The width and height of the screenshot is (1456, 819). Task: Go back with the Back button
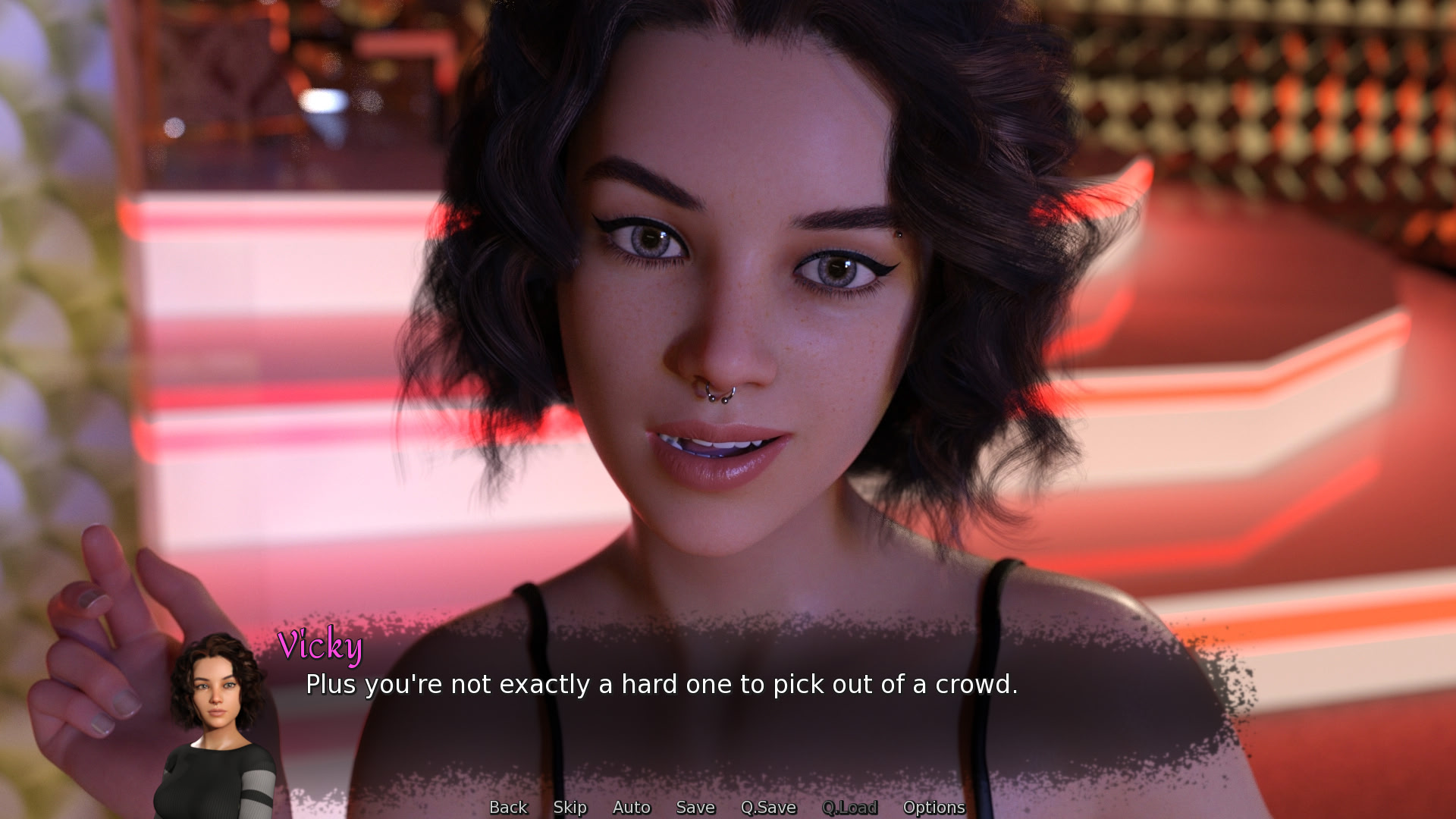point(508,808)
